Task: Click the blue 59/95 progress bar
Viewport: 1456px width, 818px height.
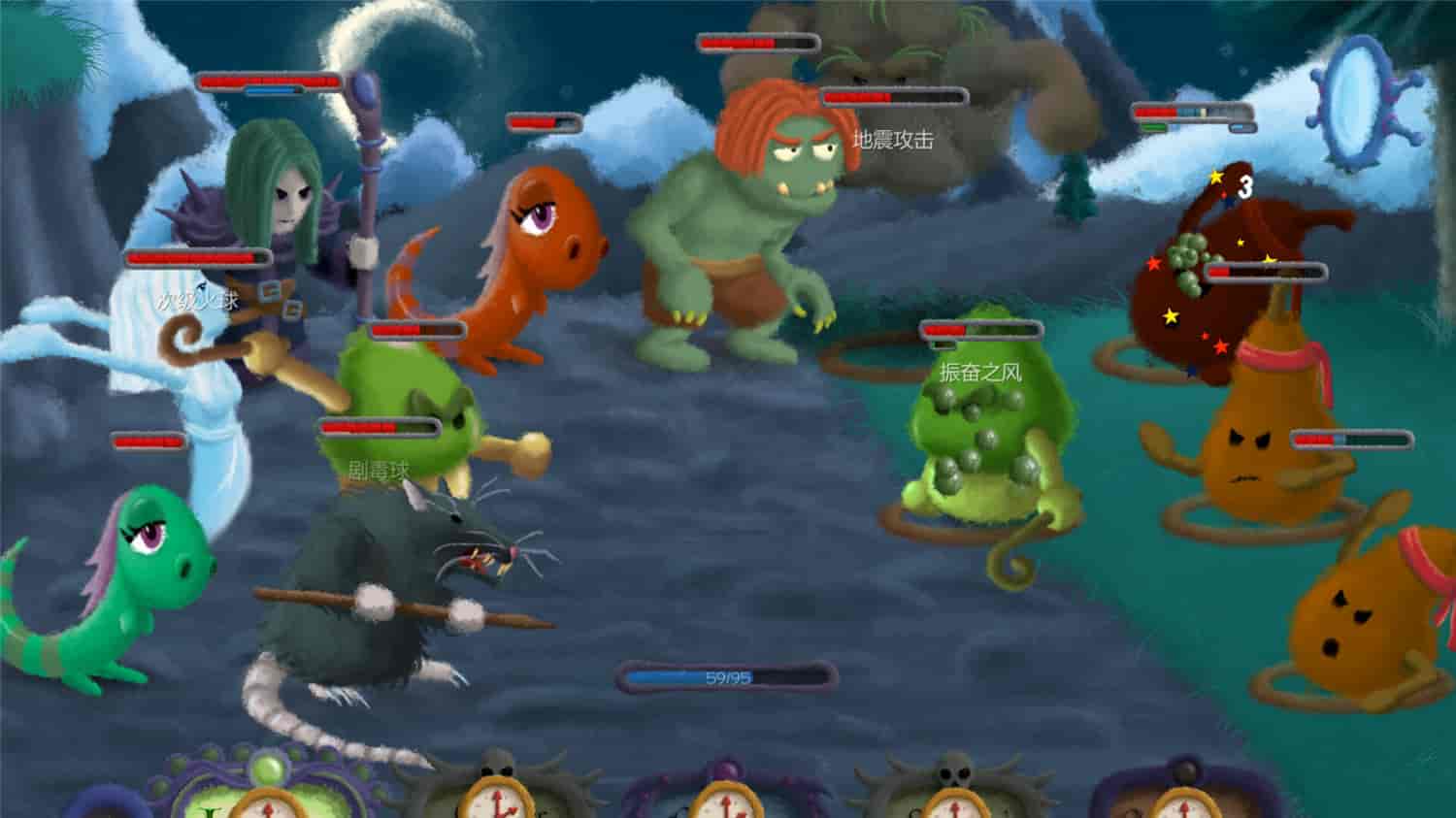Action: 724,675
